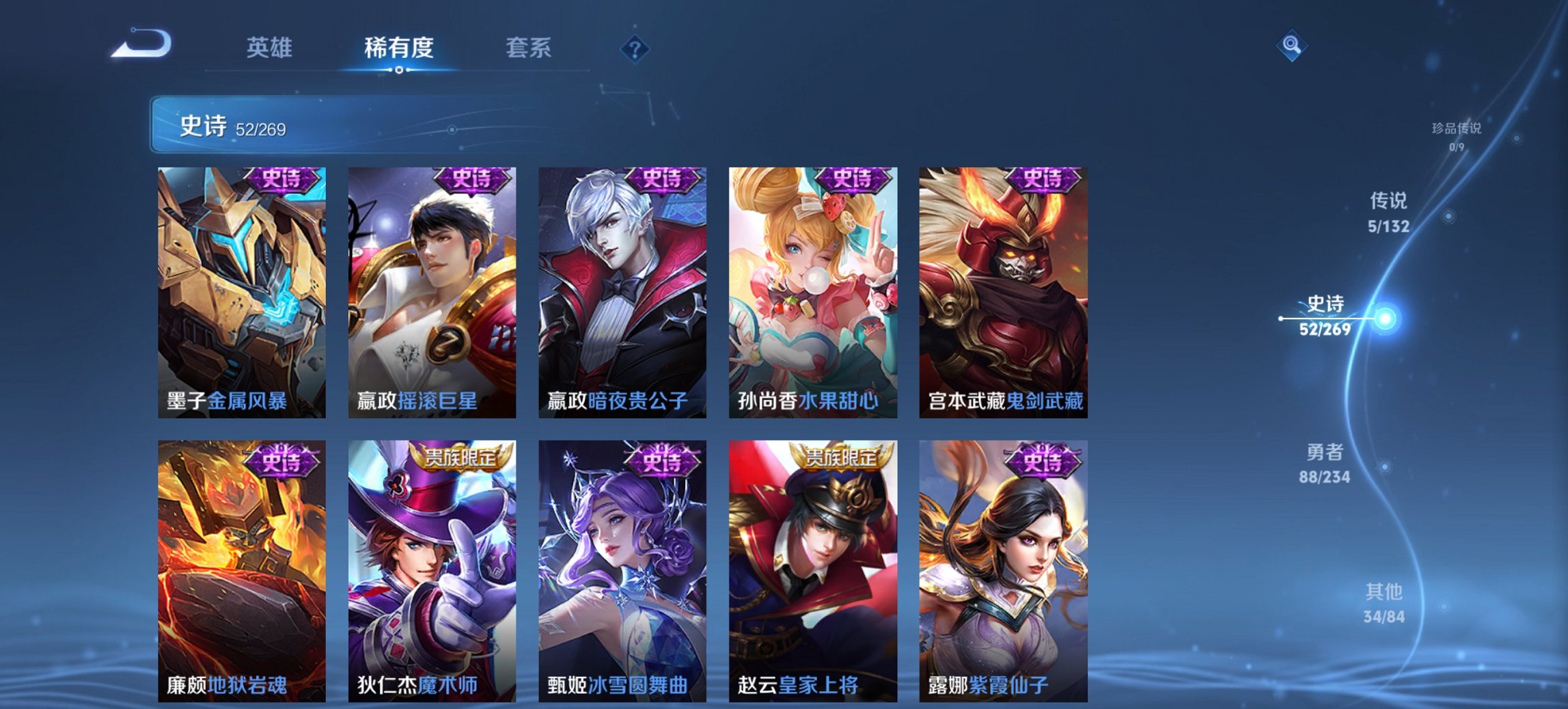The height and width of the screenshot is (709, 1568).
Task: Click the small indicator under 稀有度 tab
Action: [x=399, y=70]
